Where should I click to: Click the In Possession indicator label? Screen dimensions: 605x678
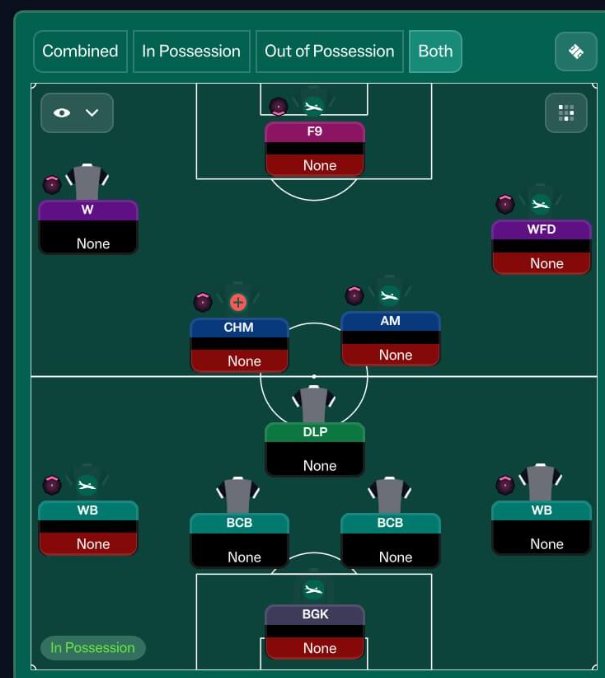[x=93, y=648]
